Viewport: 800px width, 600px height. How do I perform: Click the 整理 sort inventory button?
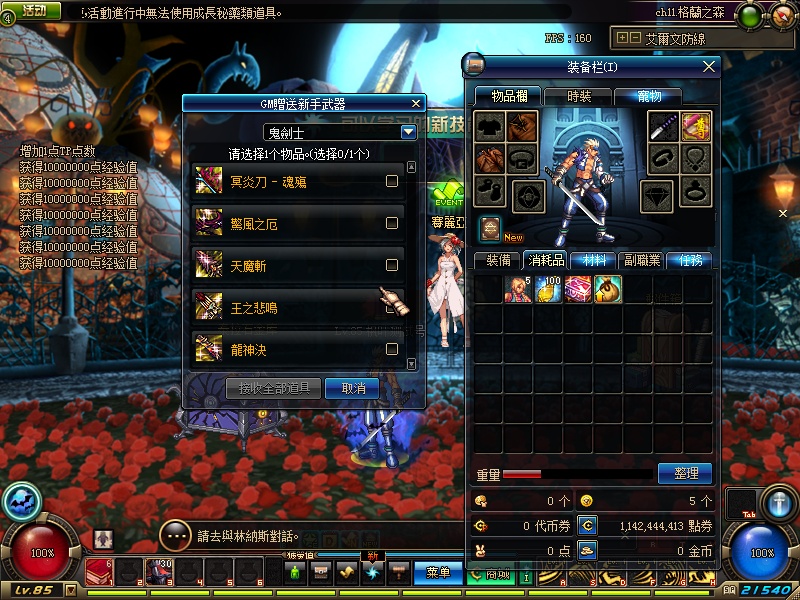684,473
